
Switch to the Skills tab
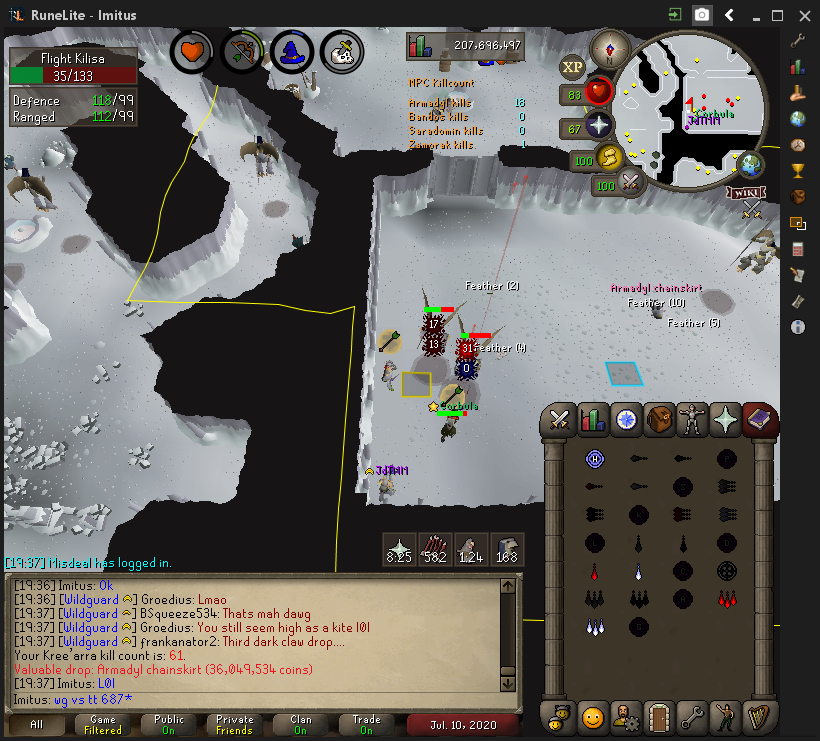click(x=593, y=421)
